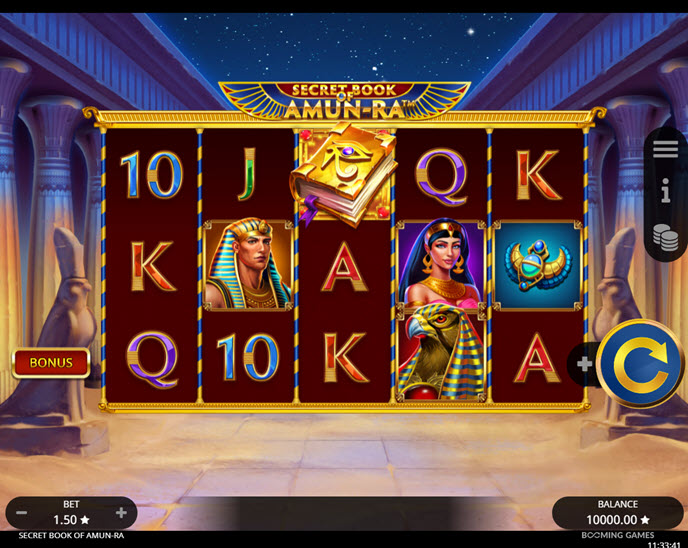Open the coin stack bet settings

pyautogui.click(x=666, y=236)
